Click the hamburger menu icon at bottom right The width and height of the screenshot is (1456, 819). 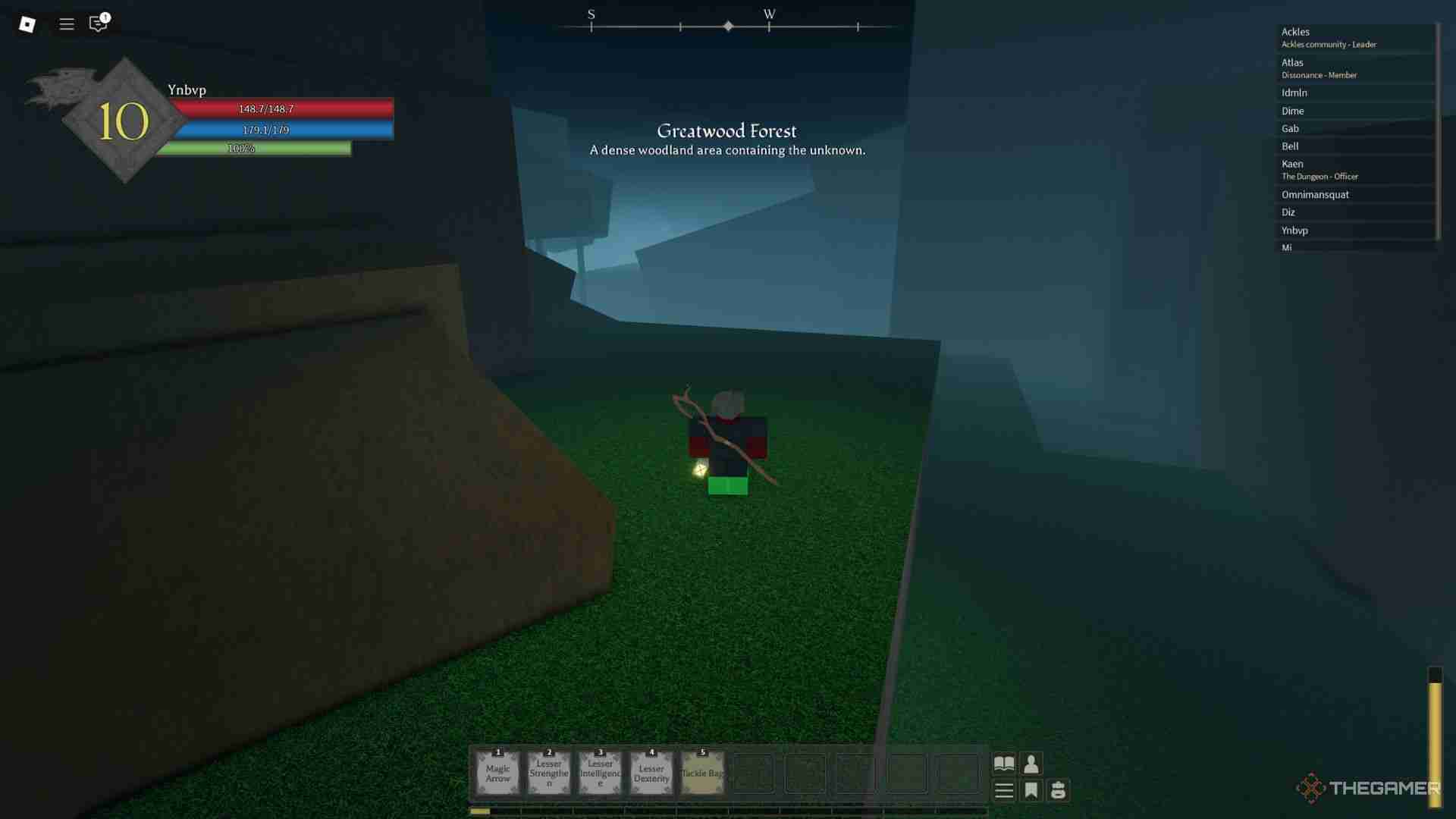[1003, 789]
